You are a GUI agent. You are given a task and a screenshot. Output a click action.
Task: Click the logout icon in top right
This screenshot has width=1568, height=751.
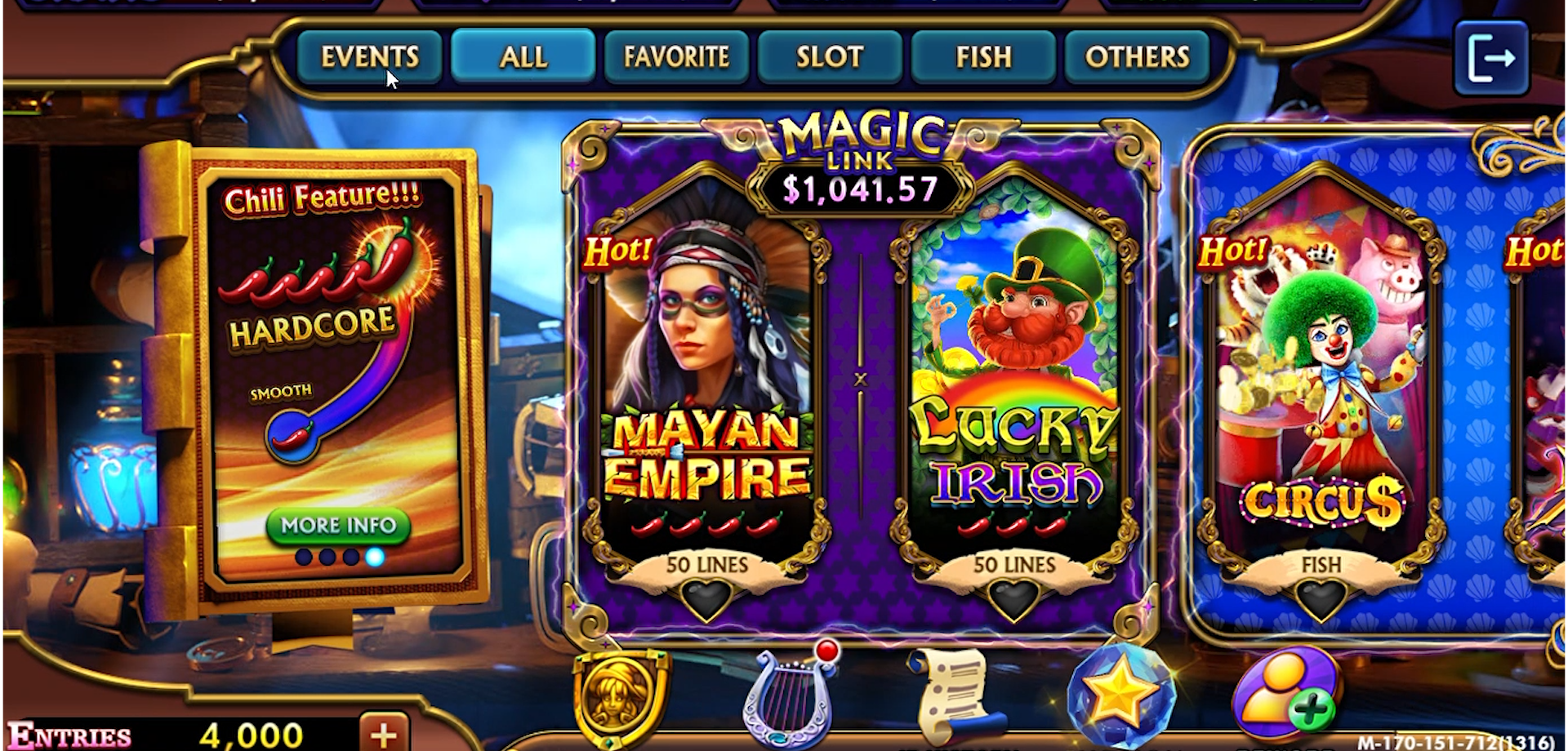[x=1492, y=58]
